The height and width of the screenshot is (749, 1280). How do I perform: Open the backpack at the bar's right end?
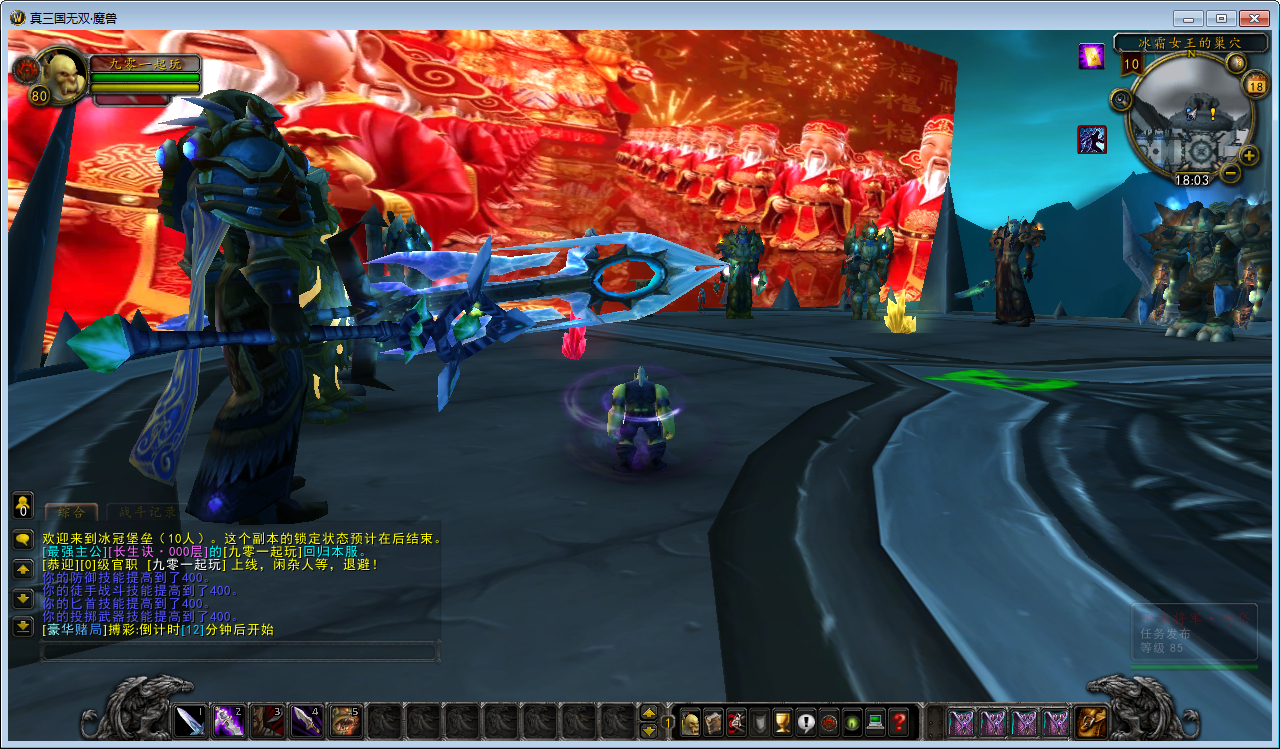(x=1089, y=721)
